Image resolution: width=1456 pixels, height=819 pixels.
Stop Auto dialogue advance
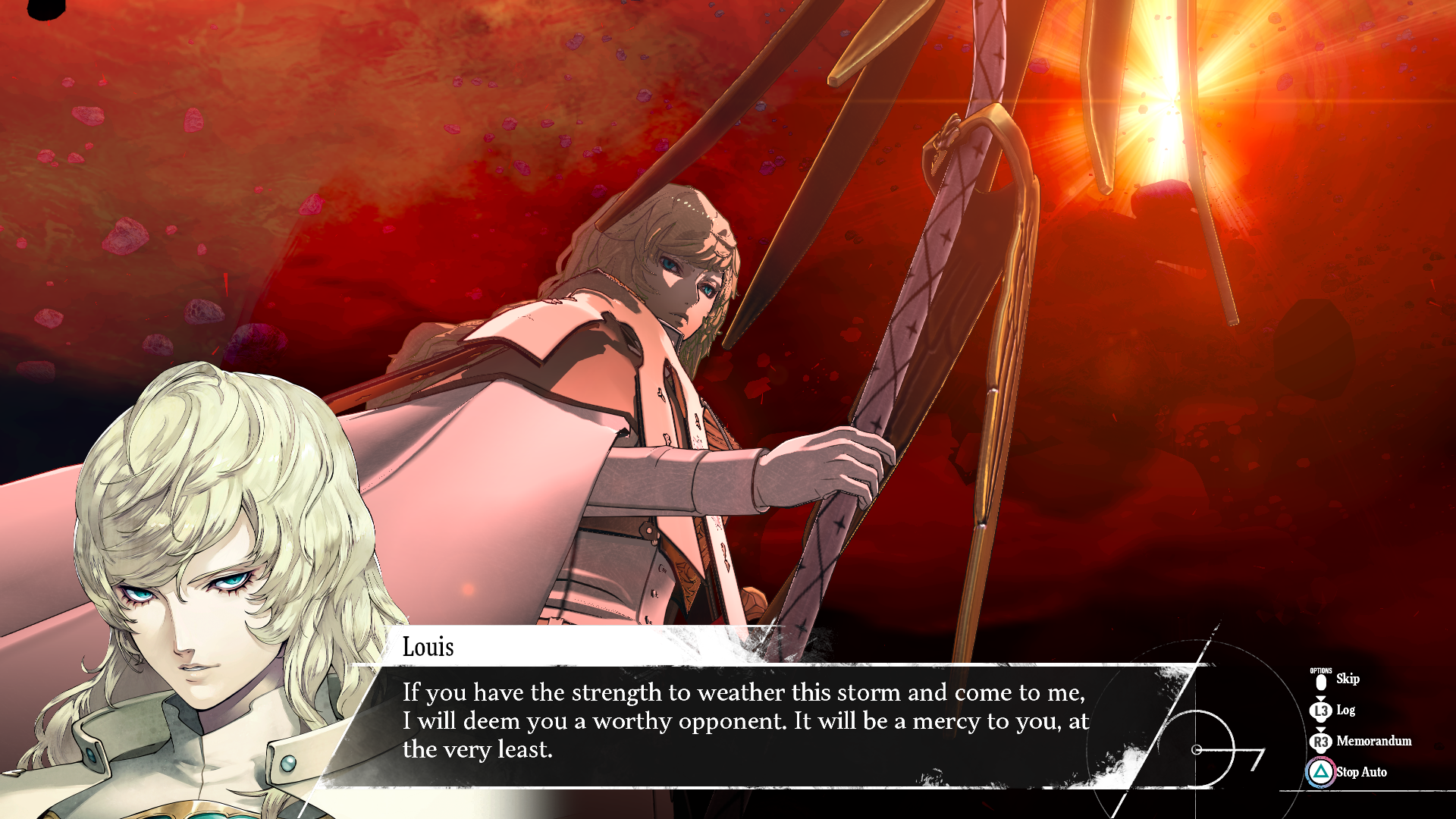point(1360,772)
